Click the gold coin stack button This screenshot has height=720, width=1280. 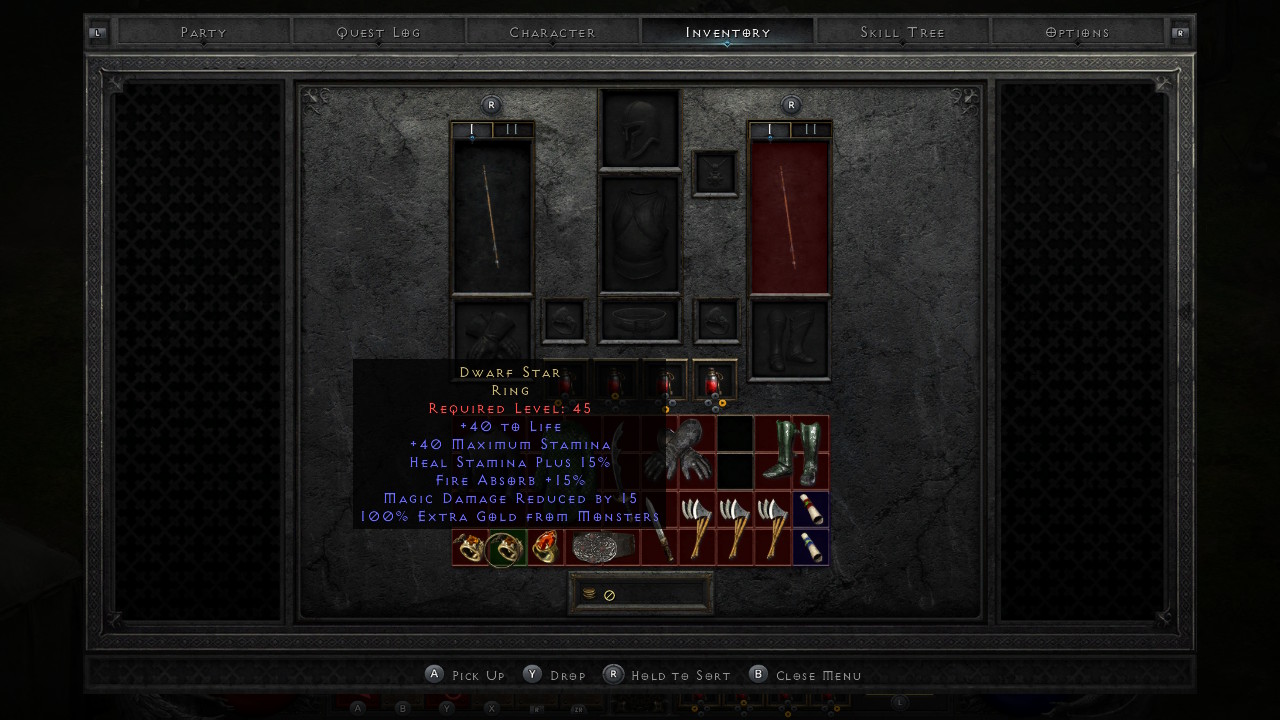pos(590,594)
